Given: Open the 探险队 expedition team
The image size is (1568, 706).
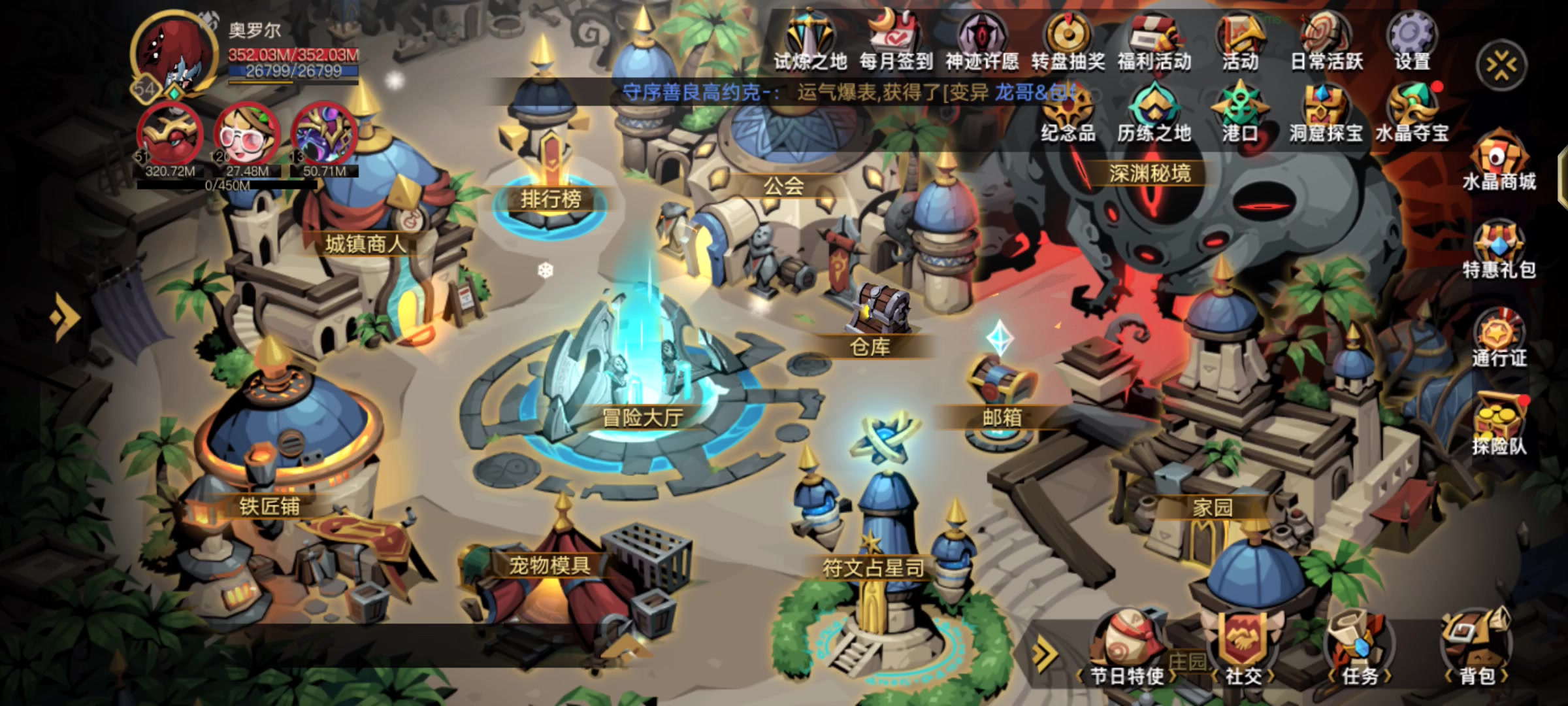Looking at the screenshot, I should point(1499,428).
